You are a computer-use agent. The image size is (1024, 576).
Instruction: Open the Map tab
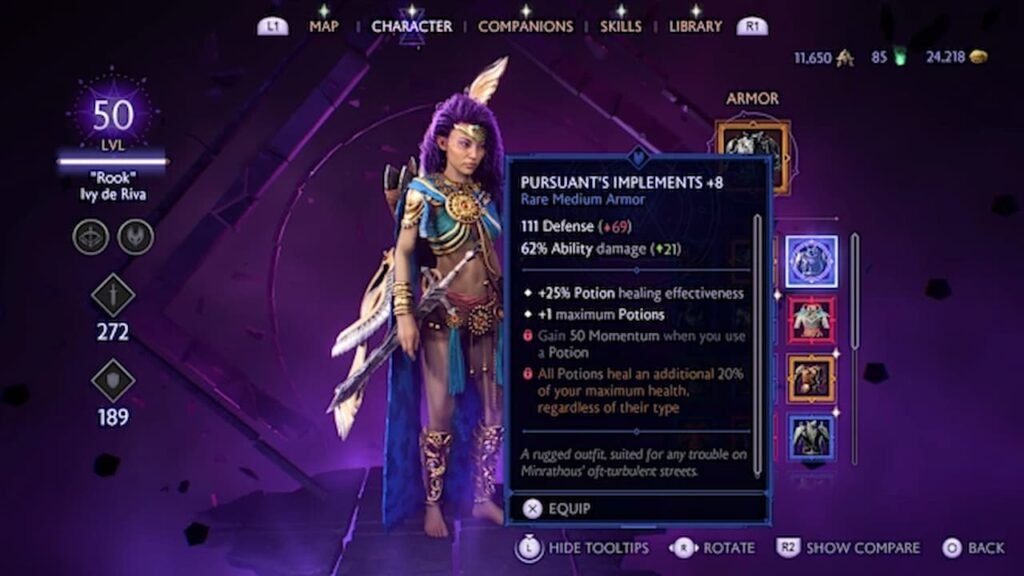point(324,26)
